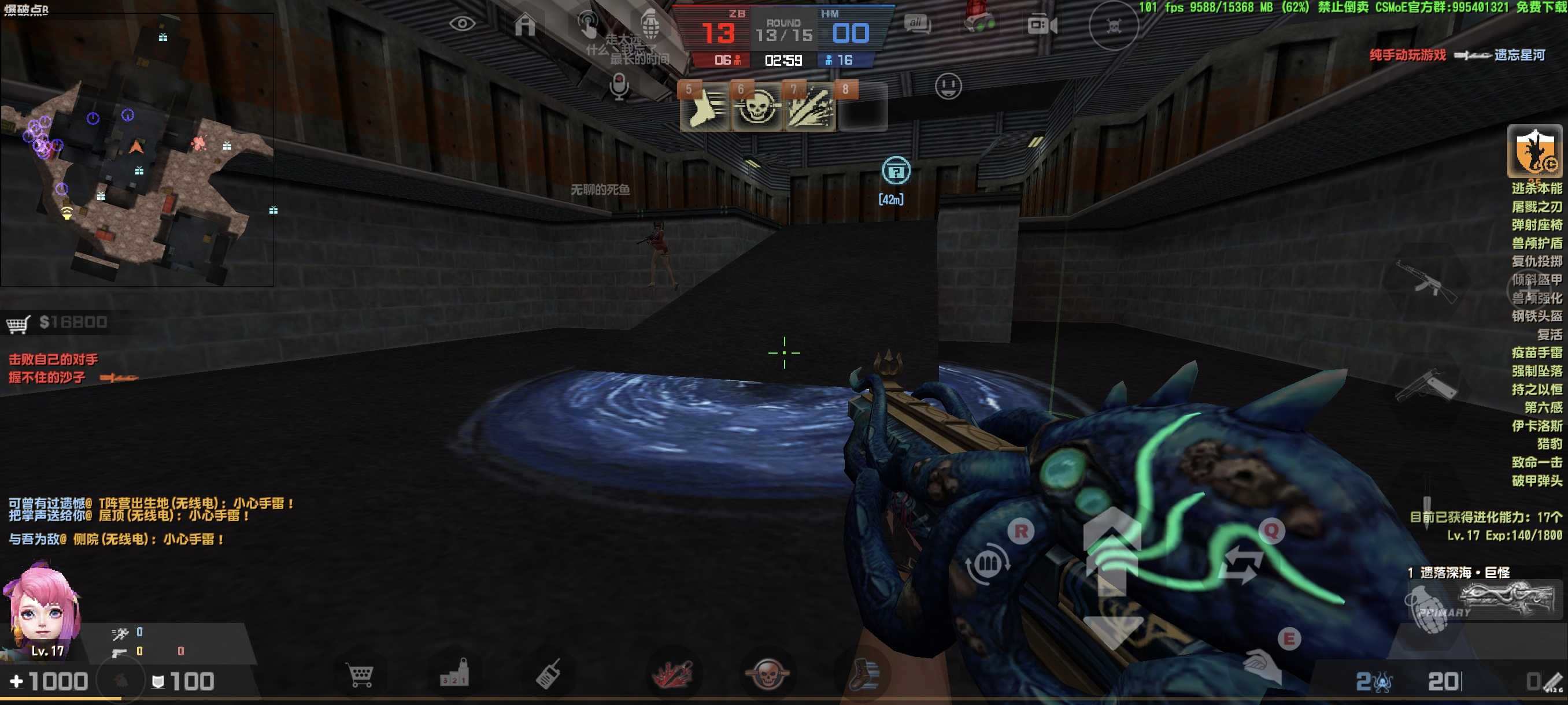Activate skill 7 slashing strike ability
The image size is (1568, 705).
pyautogui.click(x=809, y=108)
